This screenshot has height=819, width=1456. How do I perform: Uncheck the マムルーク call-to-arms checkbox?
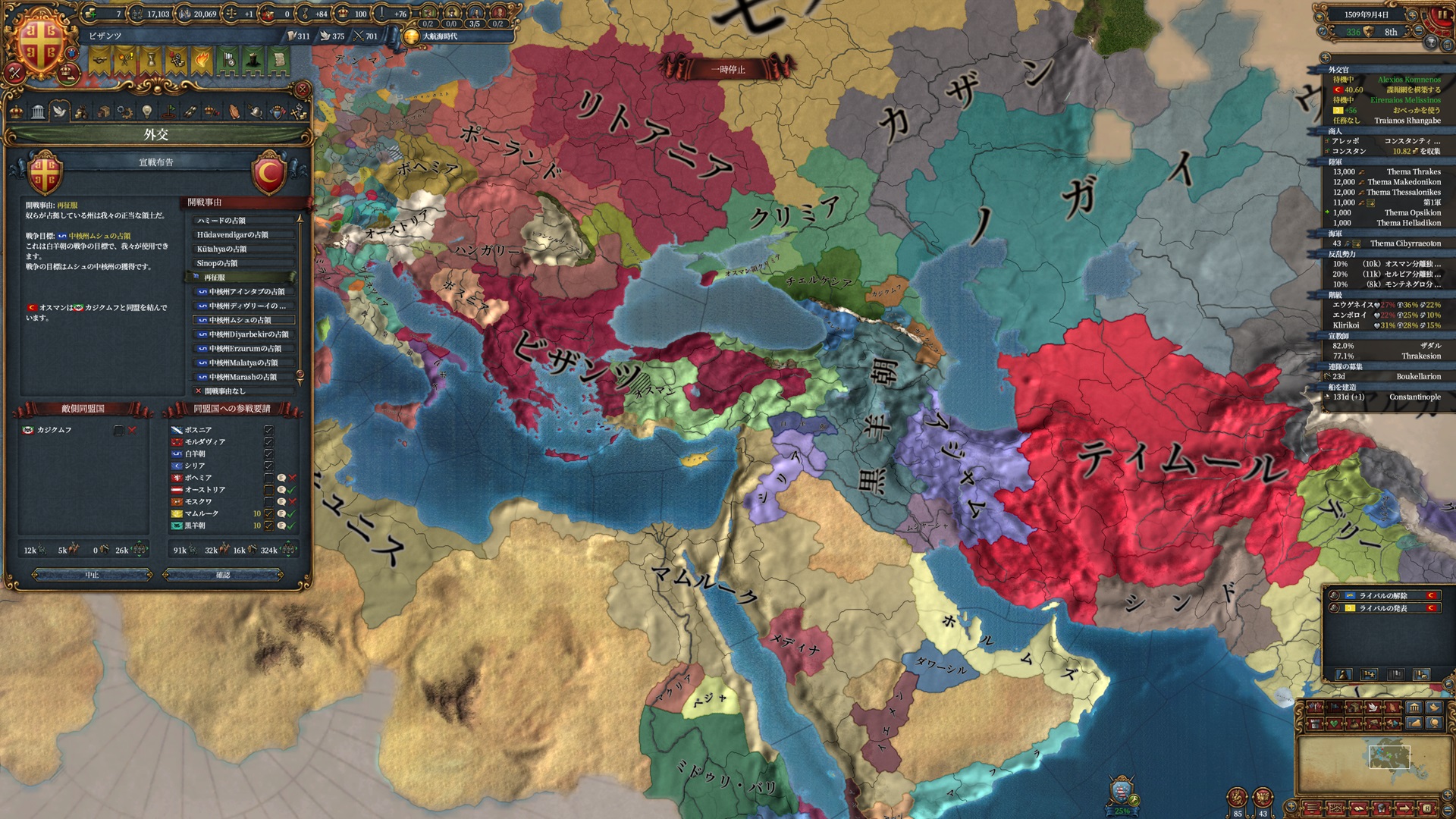268,513
